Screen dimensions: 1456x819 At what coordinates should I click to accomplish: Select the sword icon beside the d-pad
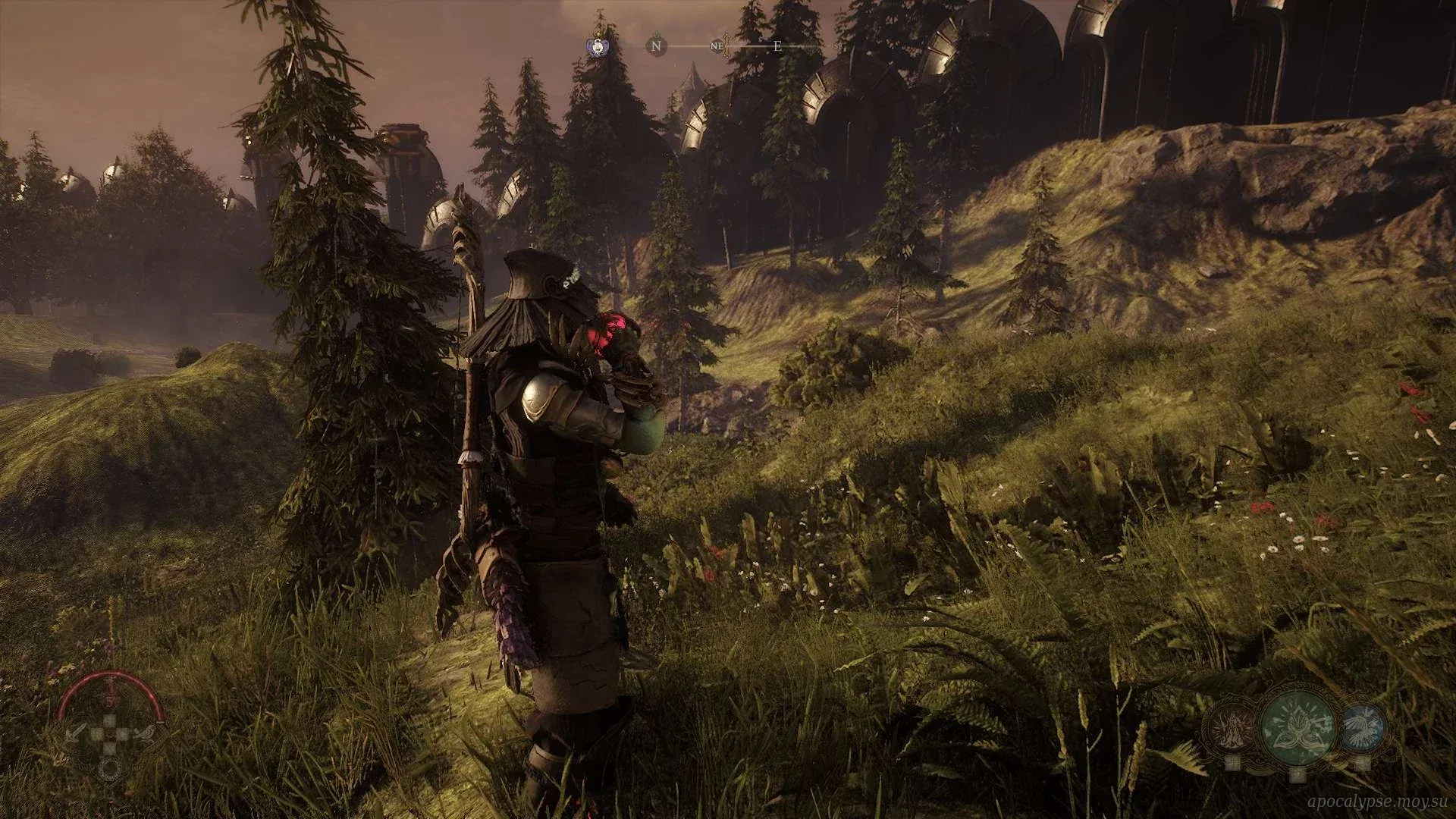click(x=76, y=734)
